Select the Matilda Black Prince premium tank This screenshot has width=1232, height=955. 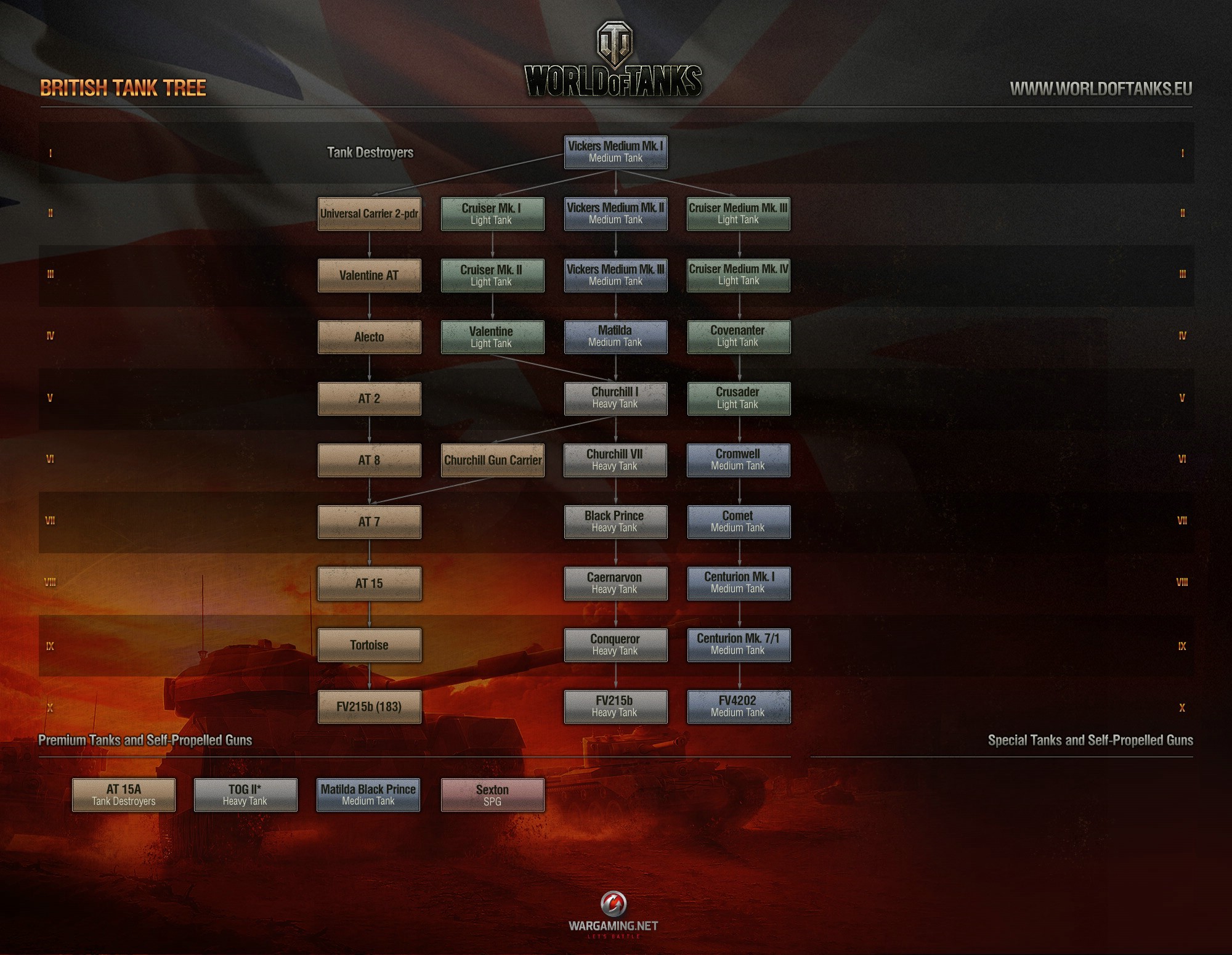(368, 795)
